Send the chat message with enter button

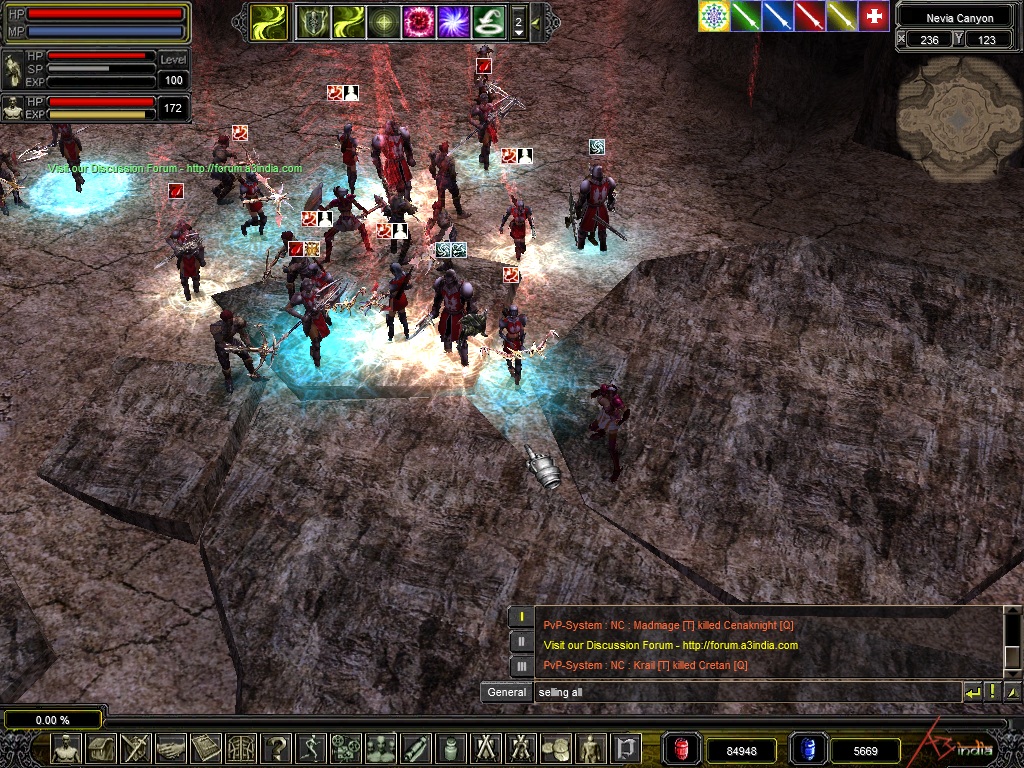tap(972, 692)
